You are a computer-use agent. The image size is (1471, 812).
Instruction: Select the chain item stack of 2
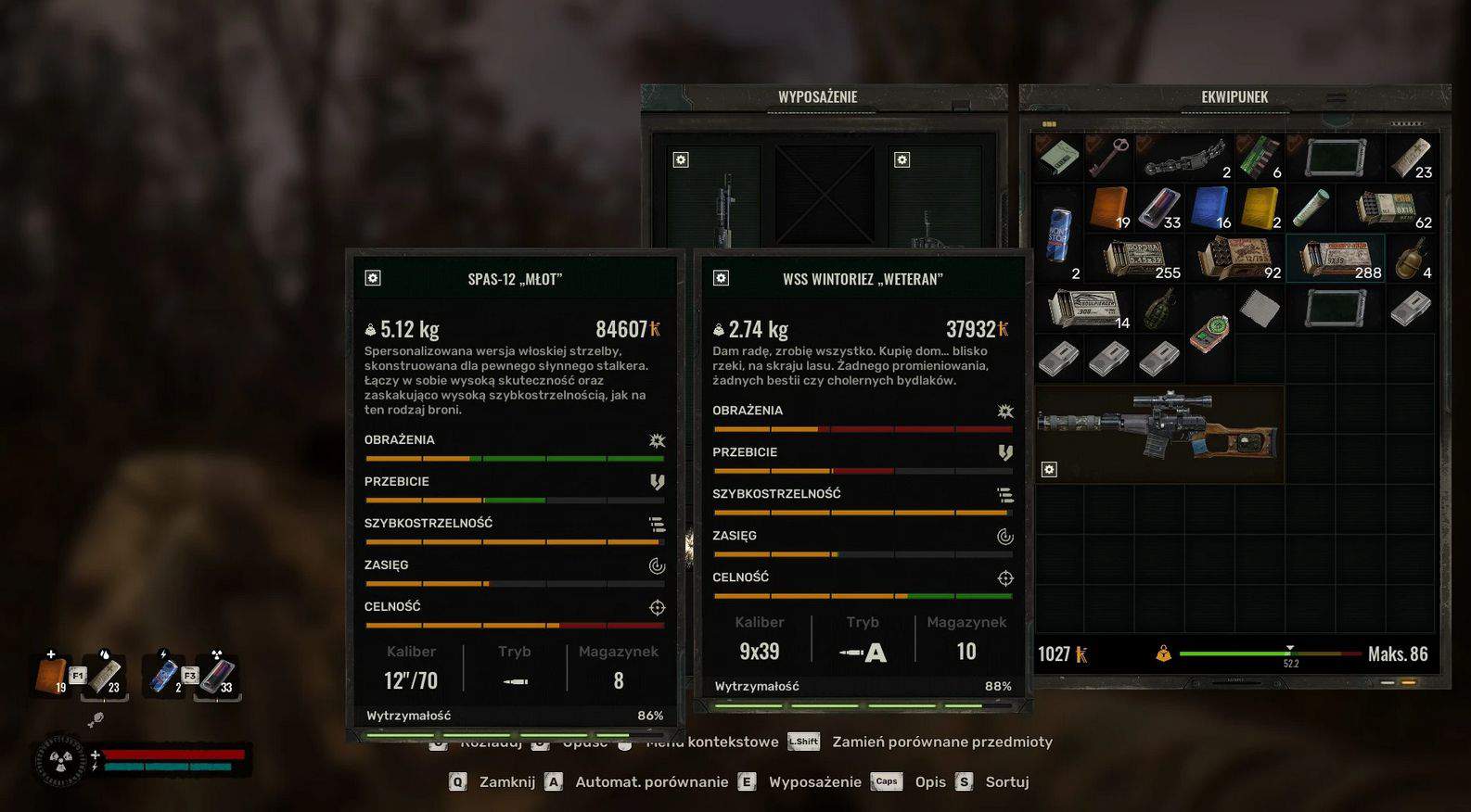click(x=1184, y=158)
